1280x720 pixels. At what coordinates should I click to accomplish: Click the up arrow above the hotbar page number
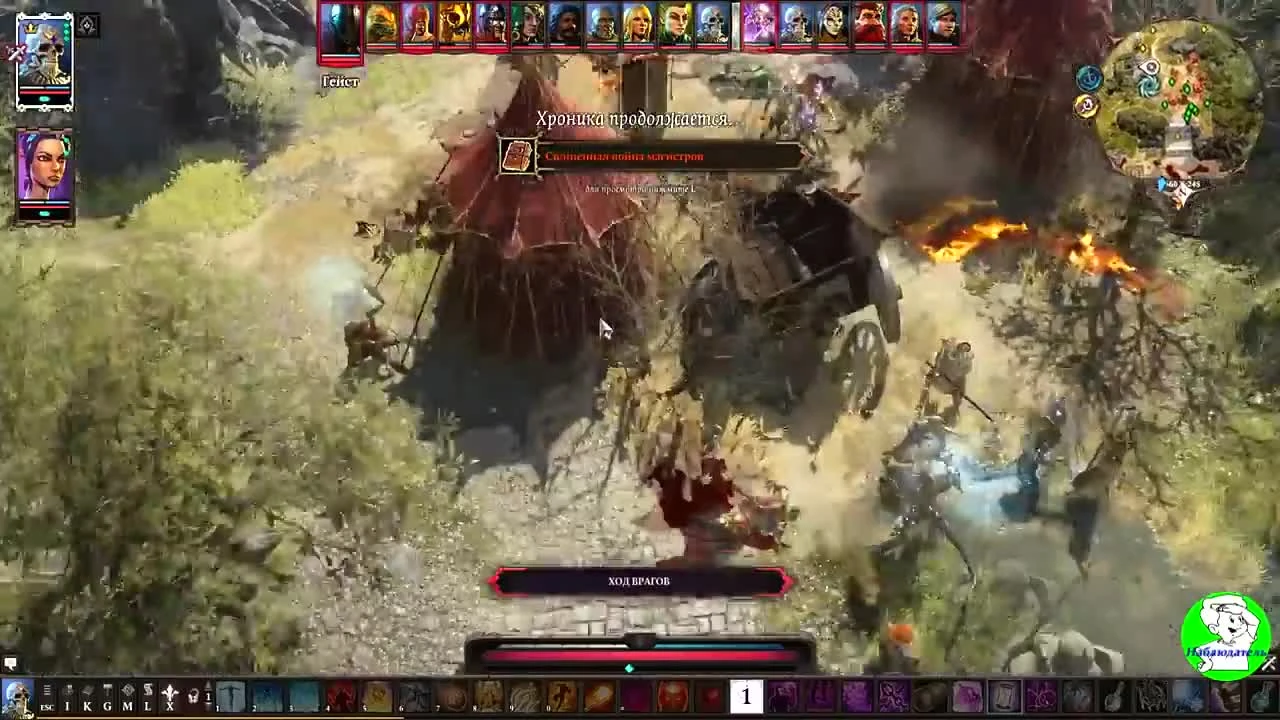click(x=208, y=686)
